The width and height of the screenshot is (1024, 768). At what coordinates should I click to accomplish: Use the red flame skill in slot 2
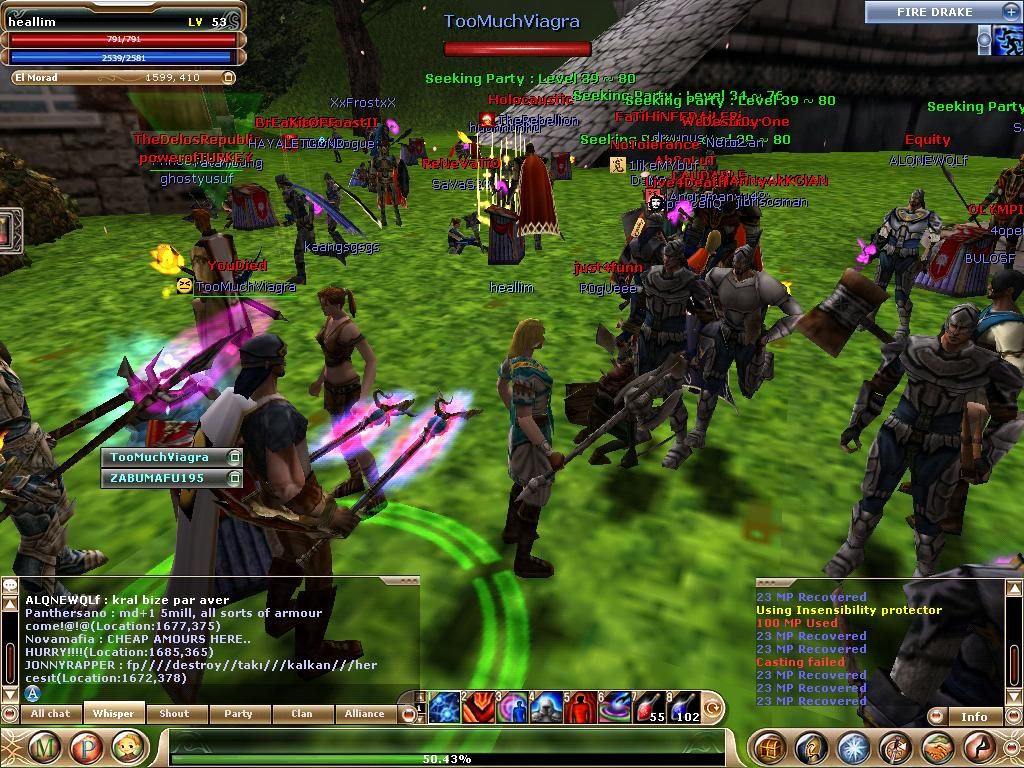(x=479, y=707)
